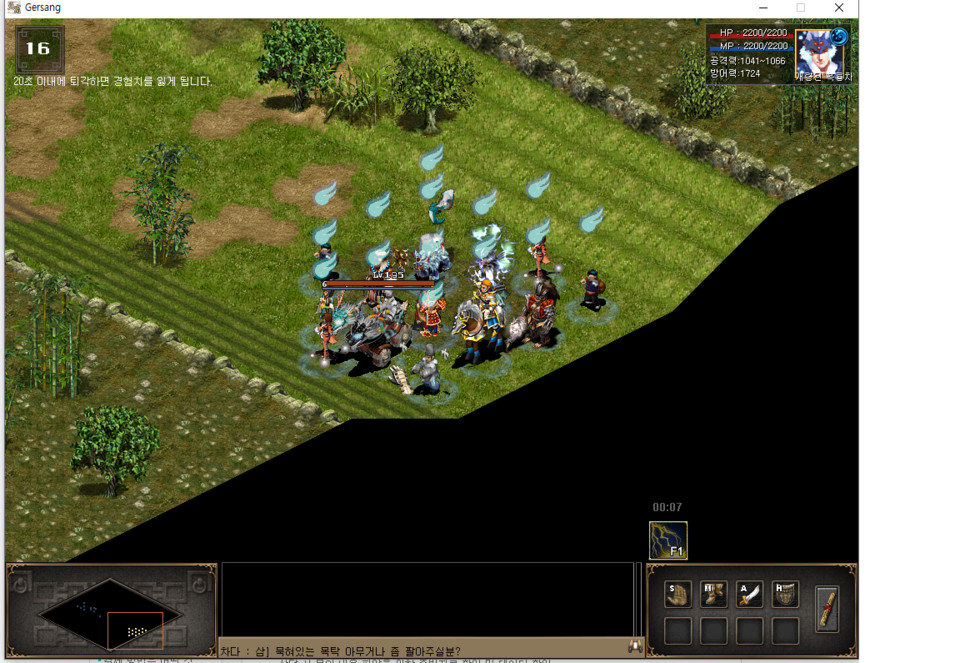960x663 pixels.
Task: Click the chat message bar
Action: pos(420,650)
